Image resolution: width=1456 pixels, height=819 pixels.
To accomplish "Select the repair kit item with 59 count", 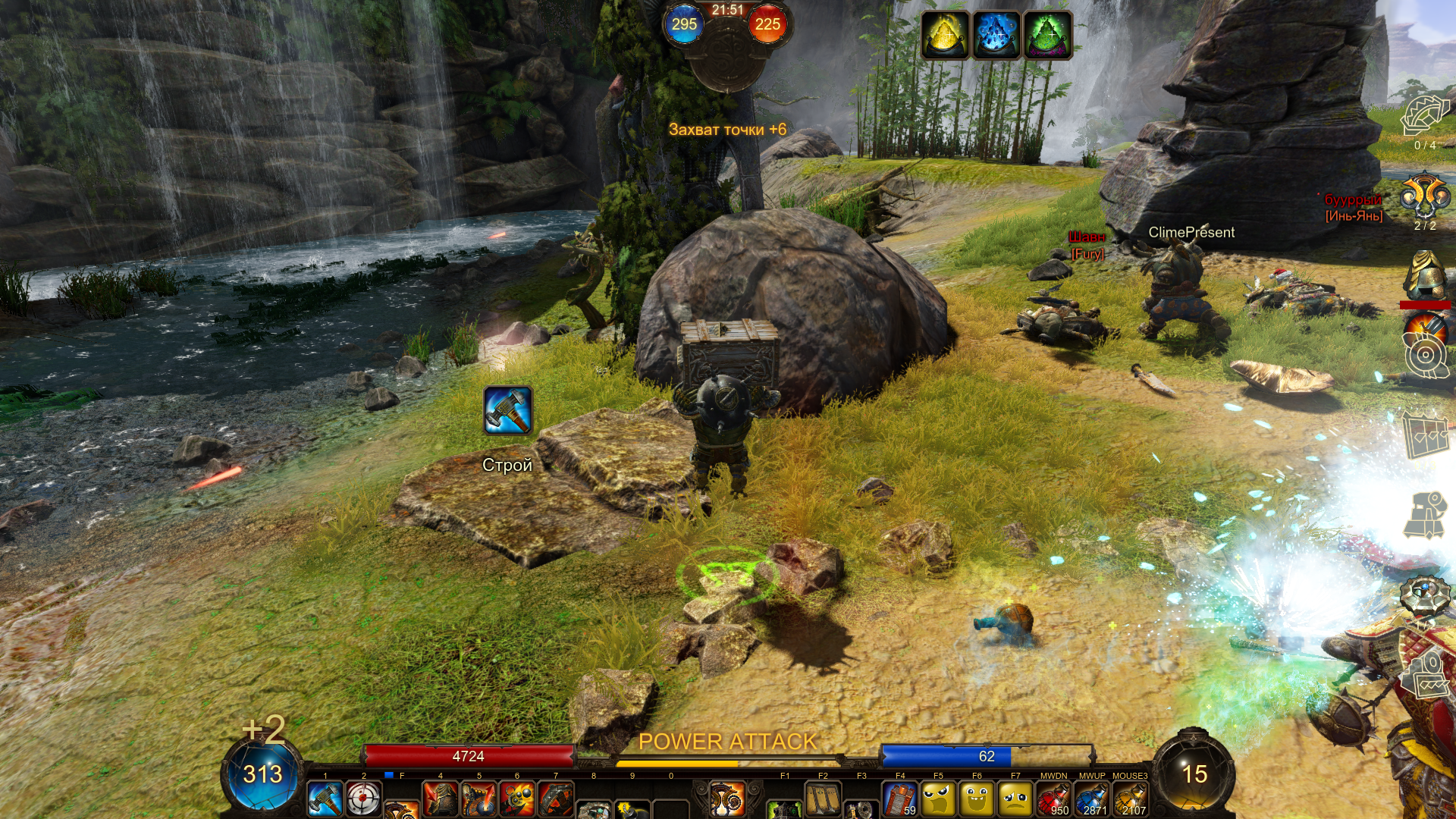I will (900, 799).
